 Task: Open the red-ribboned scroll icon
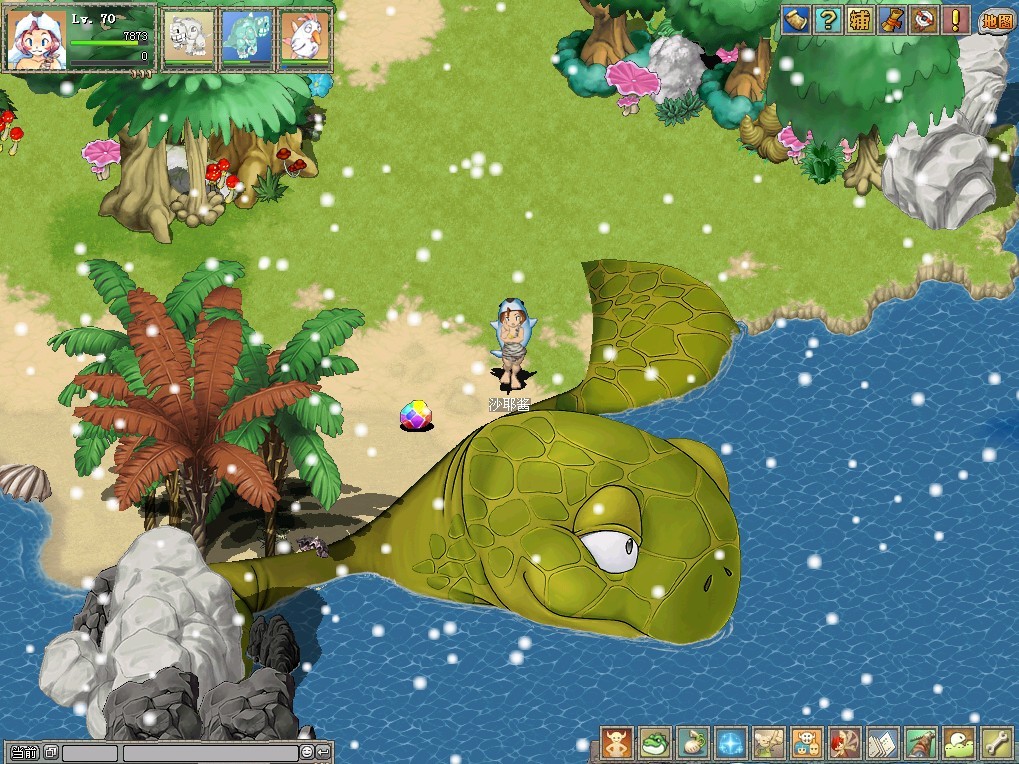tap(892, 19)
